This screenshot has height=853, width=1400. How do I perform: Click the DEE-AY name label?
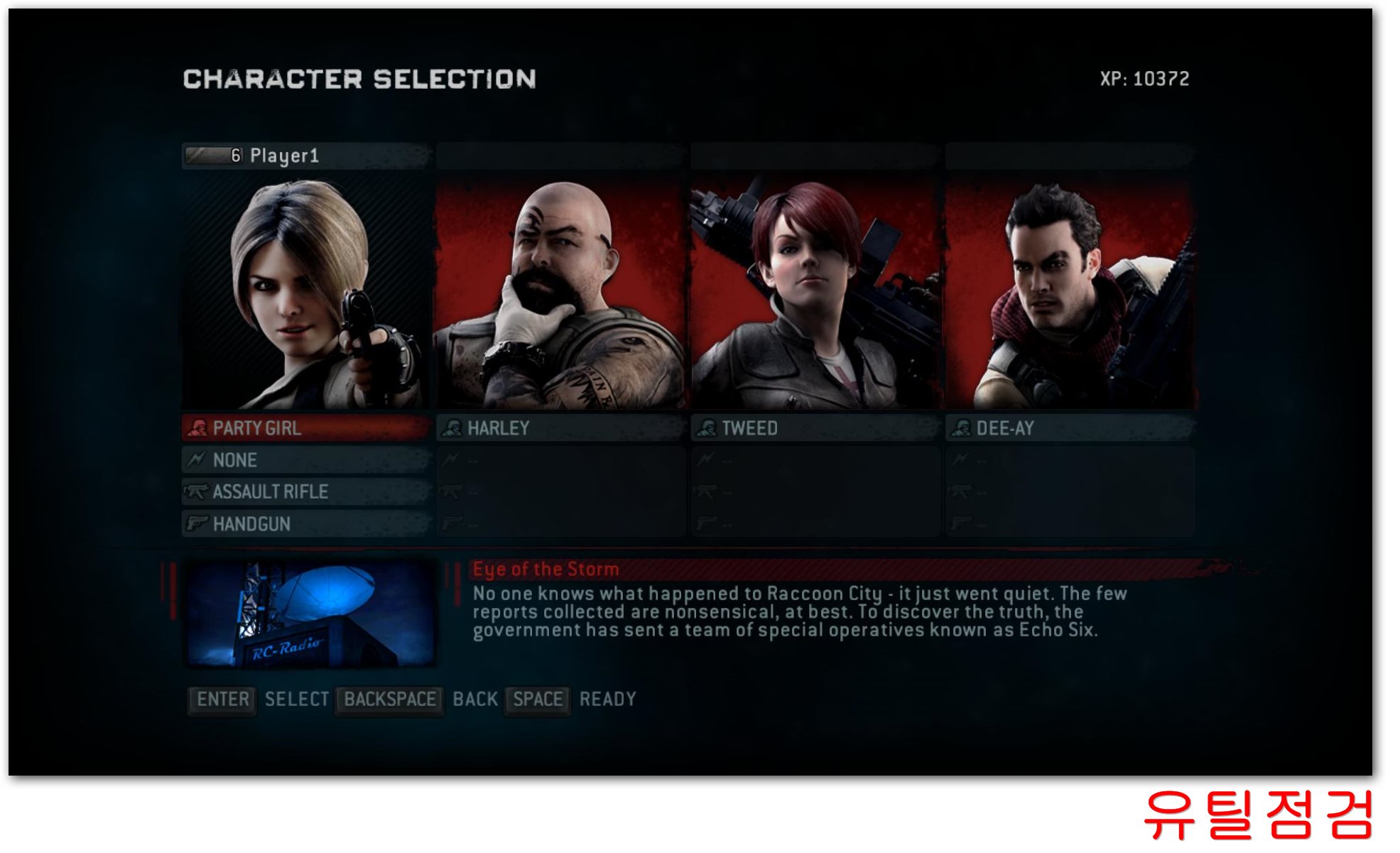pos(1070,428)
